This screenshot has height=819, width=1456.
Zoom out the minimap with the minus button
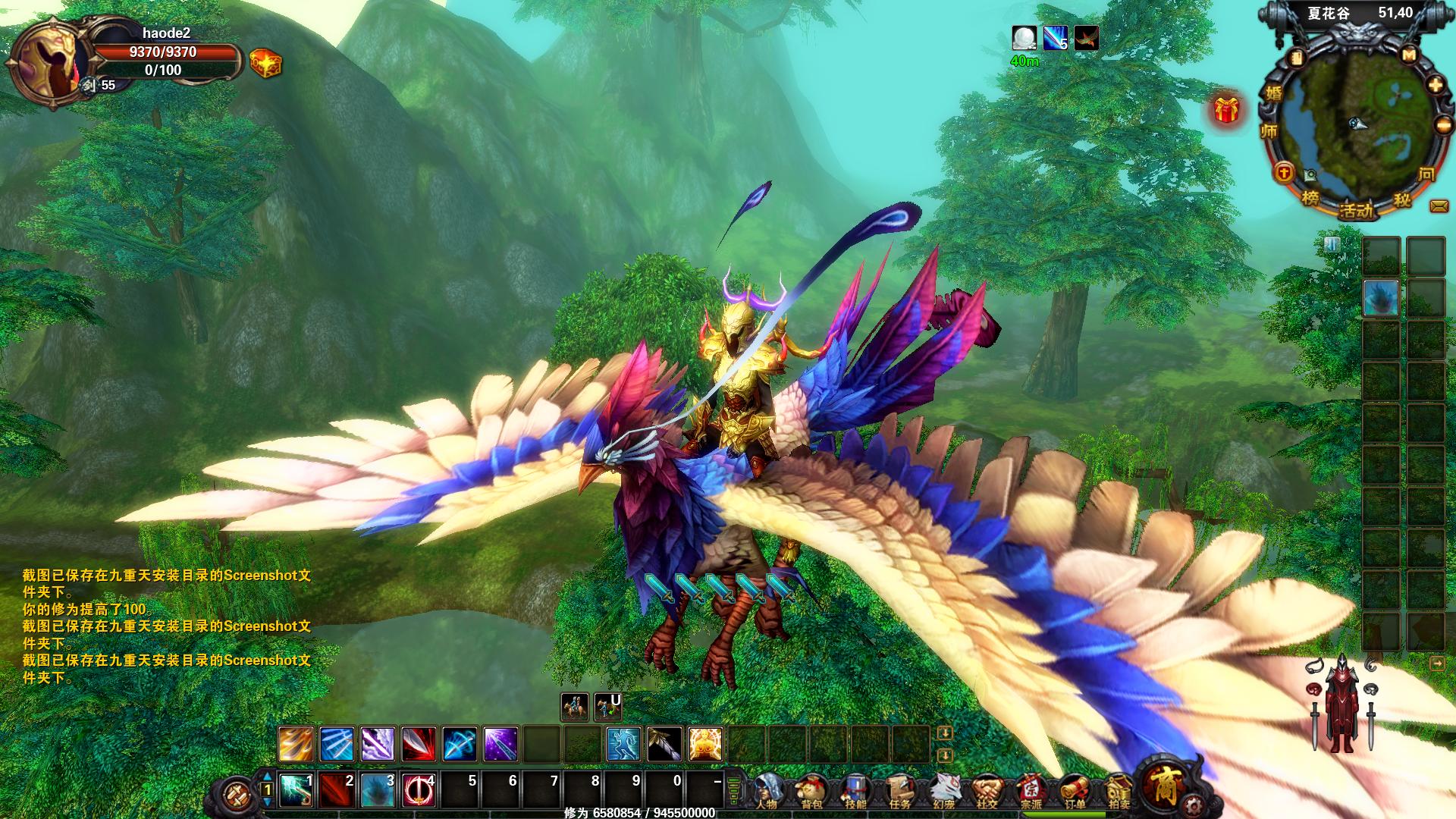click(1443, 126)
